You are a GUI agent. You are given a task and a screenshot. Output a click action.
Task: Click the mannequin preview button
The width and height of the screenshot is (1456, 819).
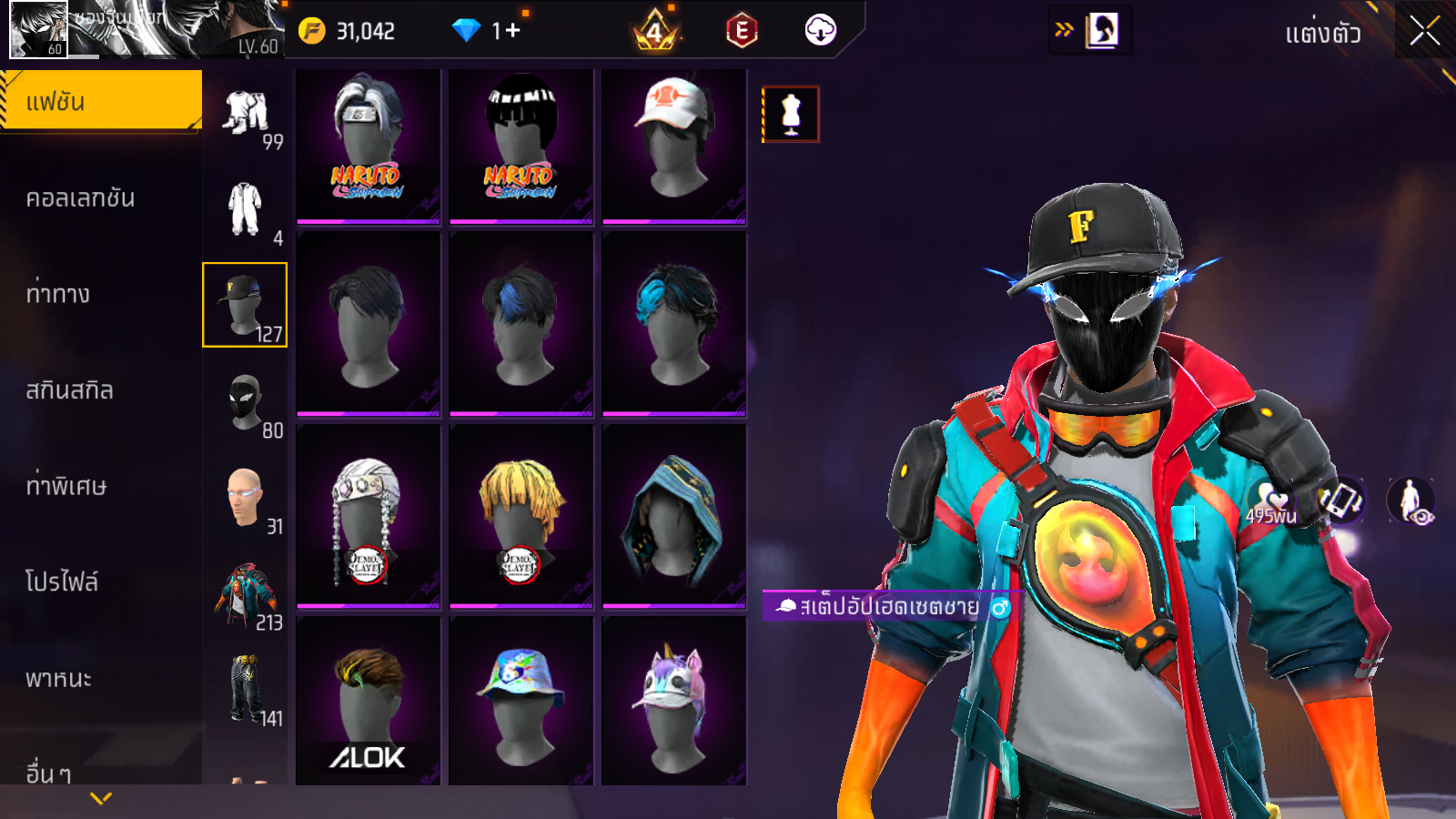(791, 115)
